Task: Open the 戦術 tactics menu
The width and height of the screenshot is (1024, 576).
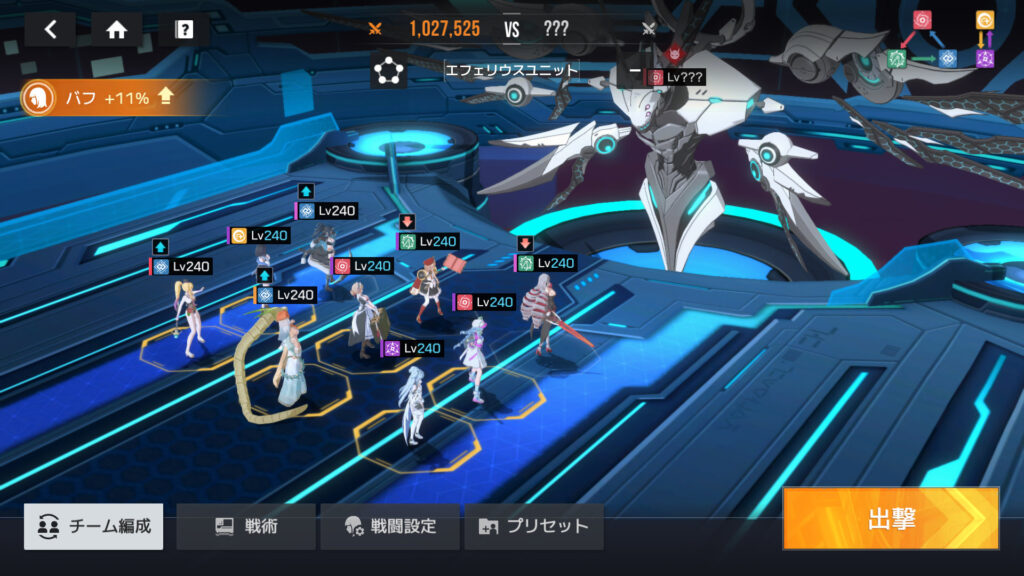Action: coord(246,526)
